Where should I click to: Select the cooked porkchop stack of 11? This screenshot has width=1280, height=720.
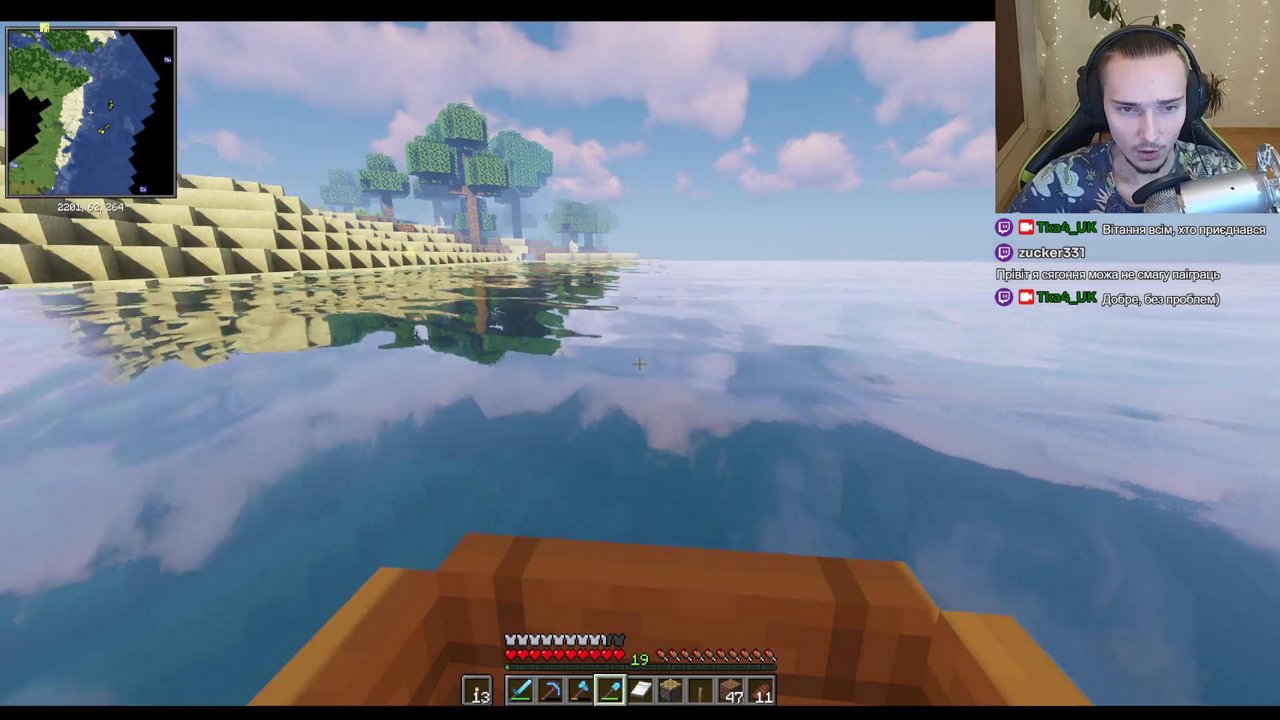click(x=762, y=690)
